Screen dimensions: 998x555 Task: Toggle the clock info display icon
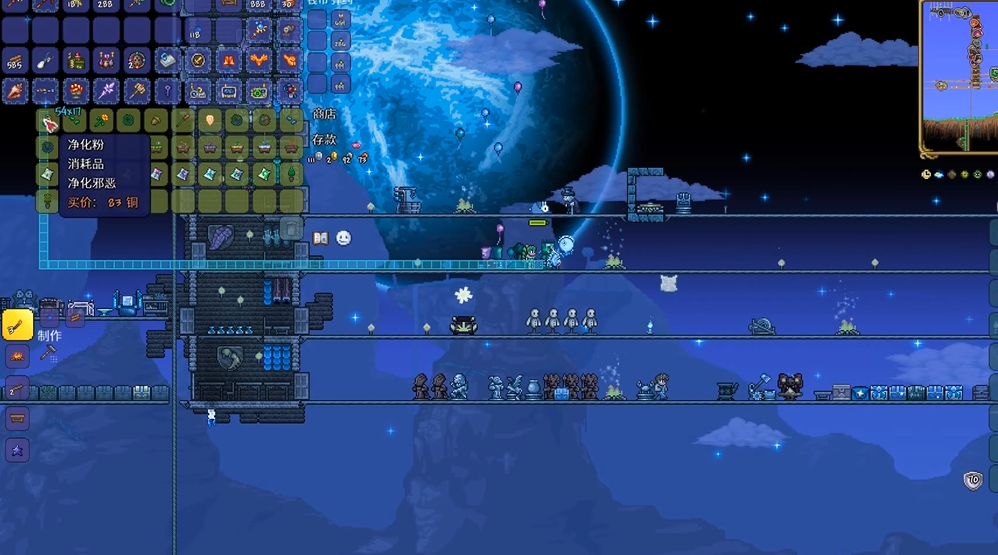(x=926, y=174)
